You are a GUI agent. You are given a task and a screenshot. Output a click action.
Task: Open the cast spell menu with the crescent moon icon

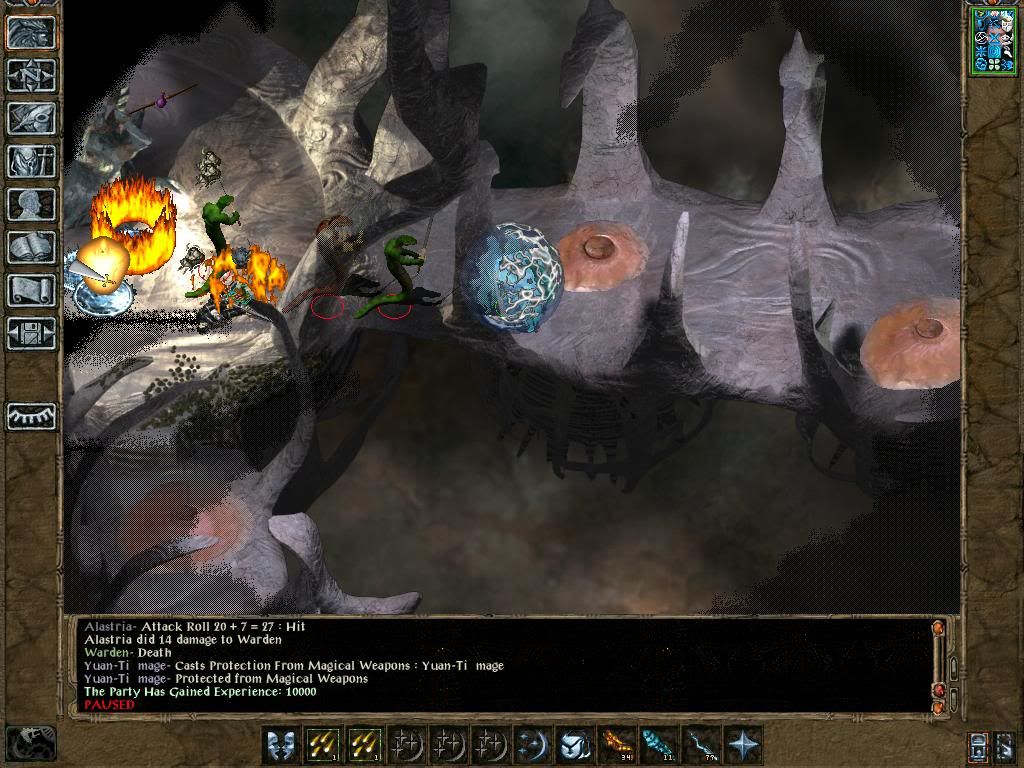[x=530, y=745]
